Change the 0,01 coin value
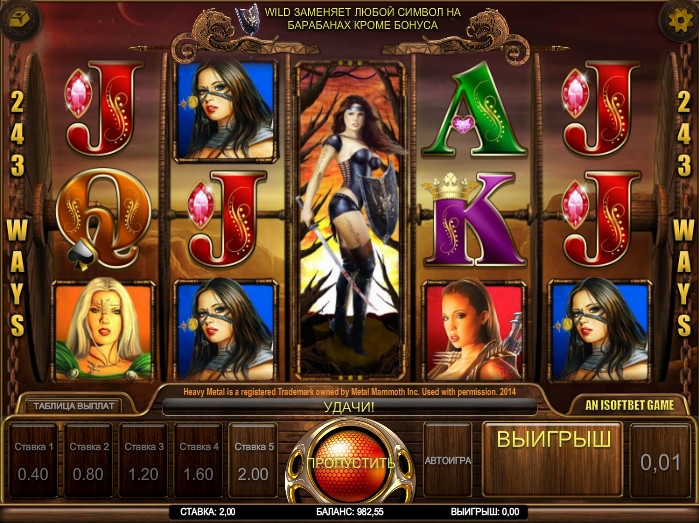Image resolution: width=699 pixels, height=523 pixels. pyautogui.click(x=661, y=460)
